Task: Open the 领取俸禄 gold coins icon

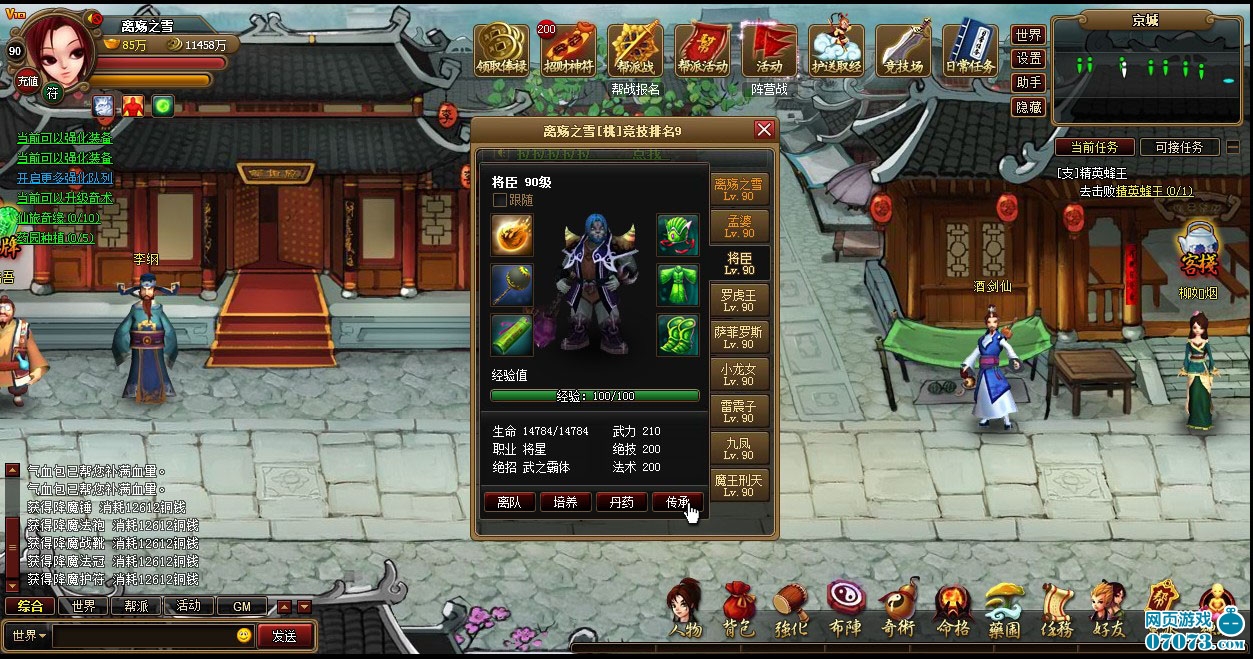Action: pyautogui.click(x=502, y=48)
